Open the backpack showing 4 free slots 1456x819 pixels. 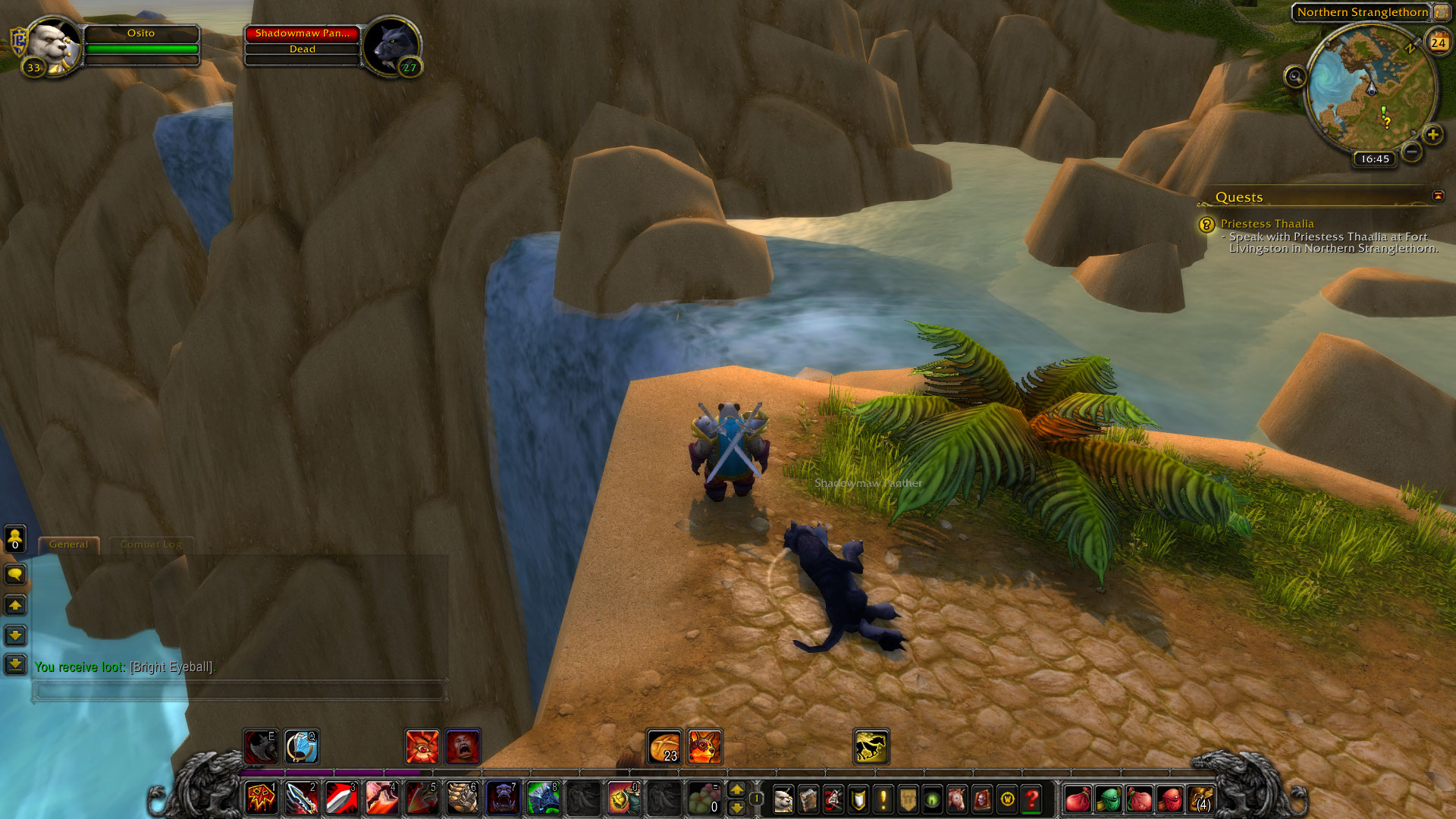pos(1201,799)
